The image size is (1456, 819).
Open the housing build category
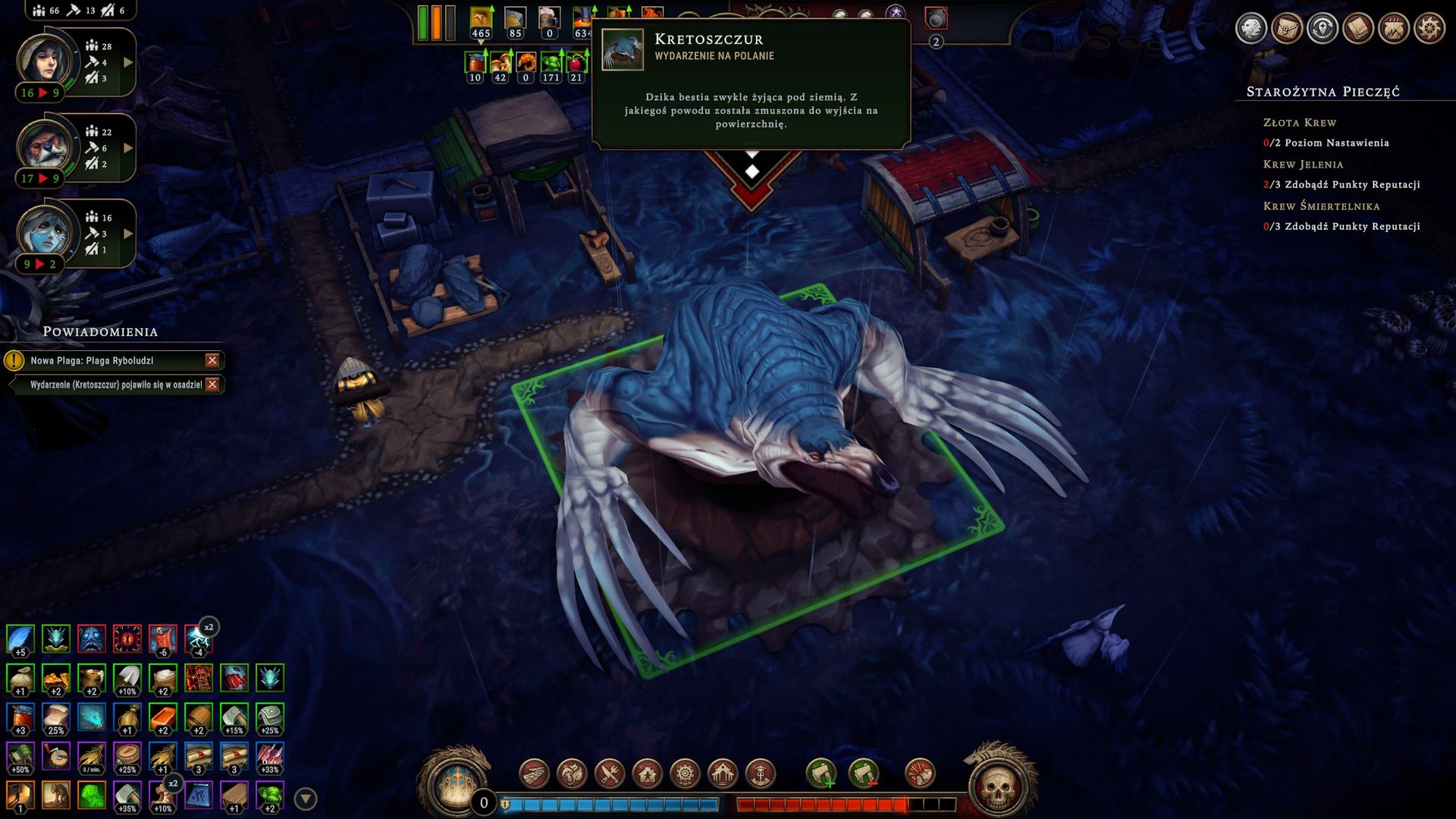pos(648,774)
